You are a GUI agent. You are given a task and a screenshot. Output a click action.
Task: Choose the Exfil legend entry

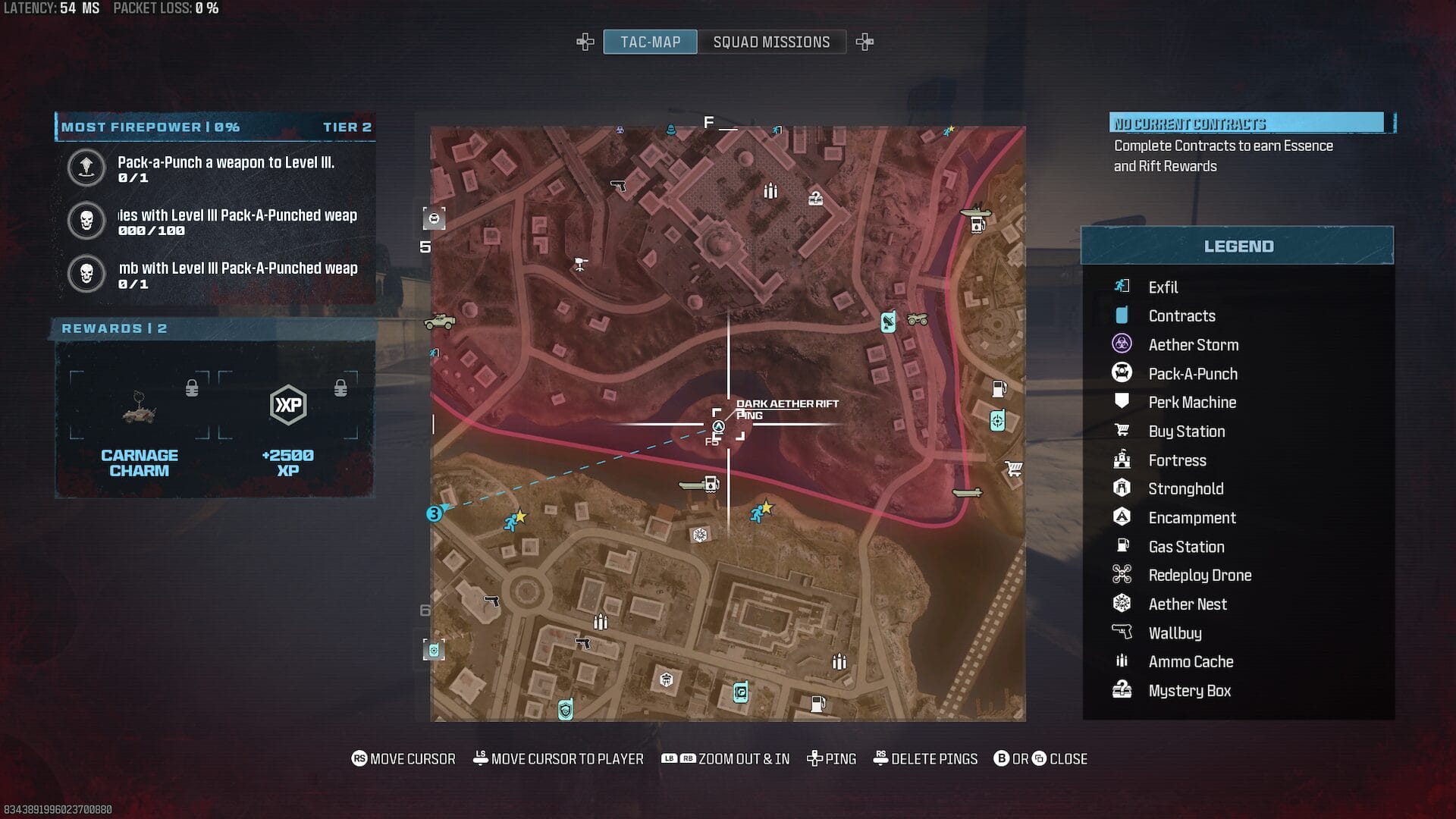1163,287
